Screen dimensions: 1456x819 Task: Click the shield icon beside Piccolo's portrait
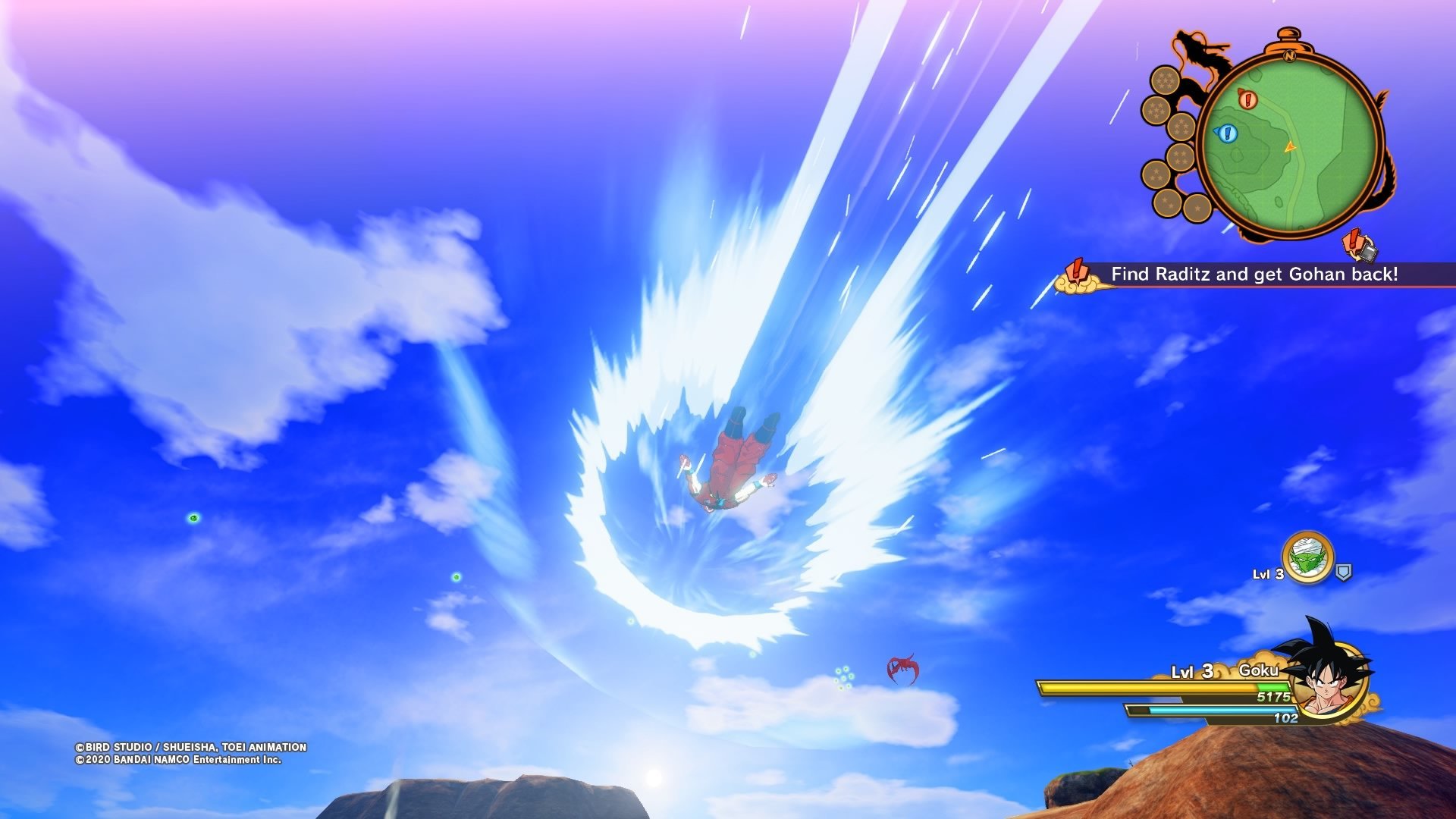(x=1343, y=573)
